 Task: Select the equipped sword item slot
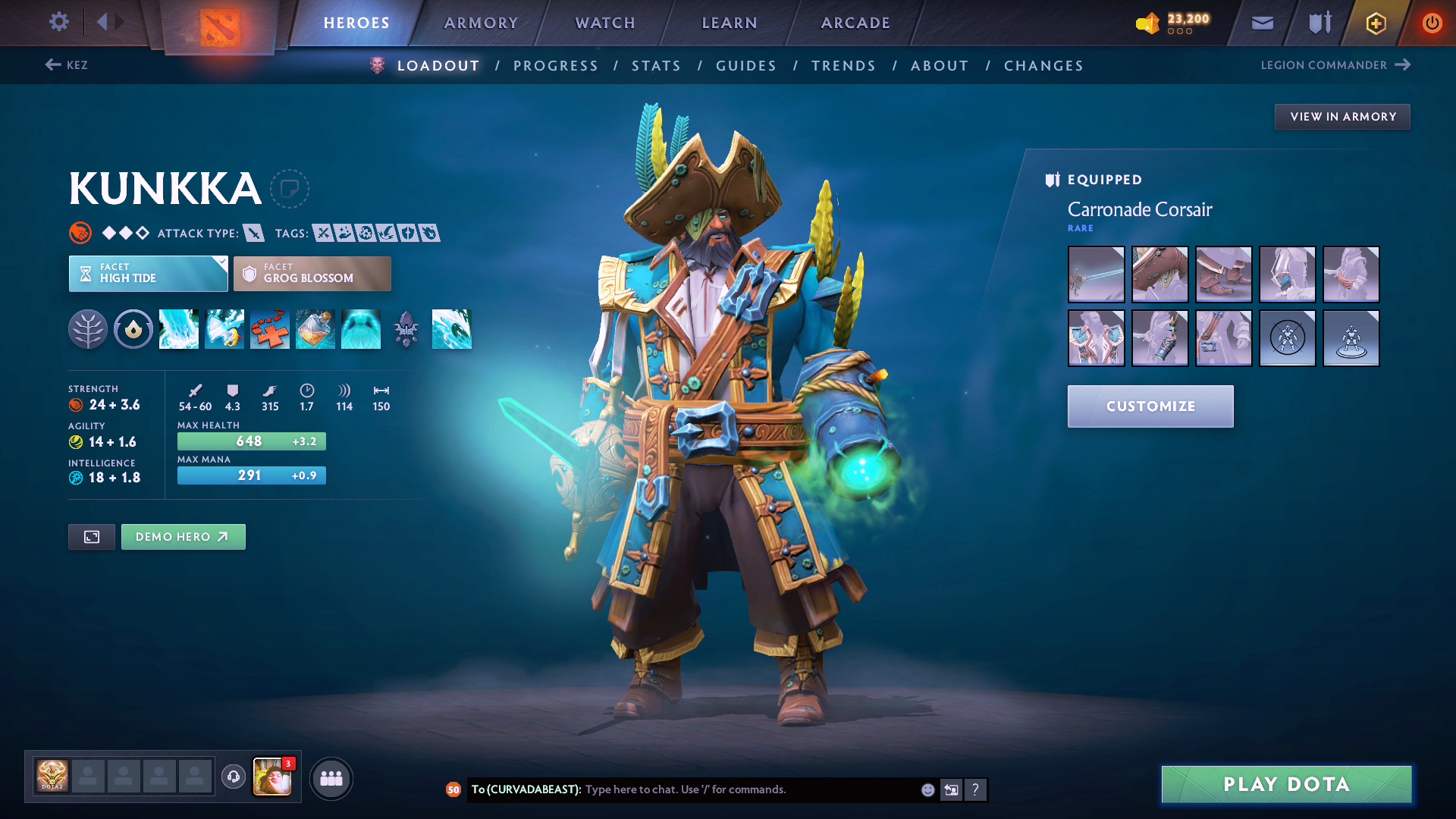tap(1096, 275)
